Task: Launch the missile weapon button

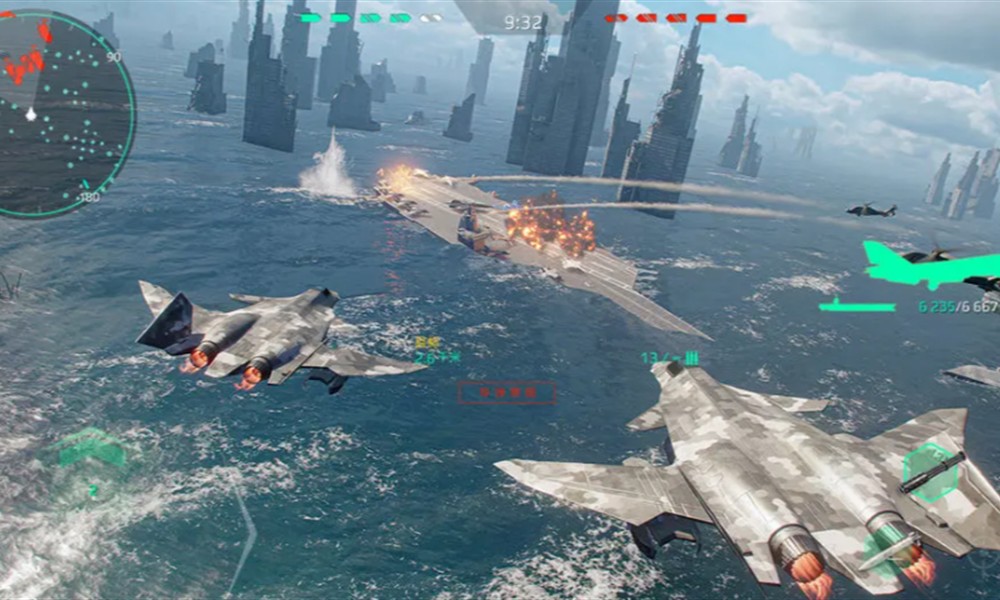Action: click(883, 556)
